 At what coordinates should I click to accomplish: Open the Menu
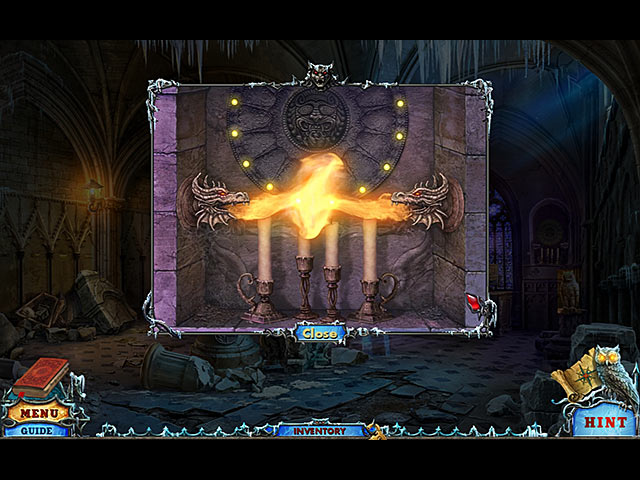tap(40, 412)
